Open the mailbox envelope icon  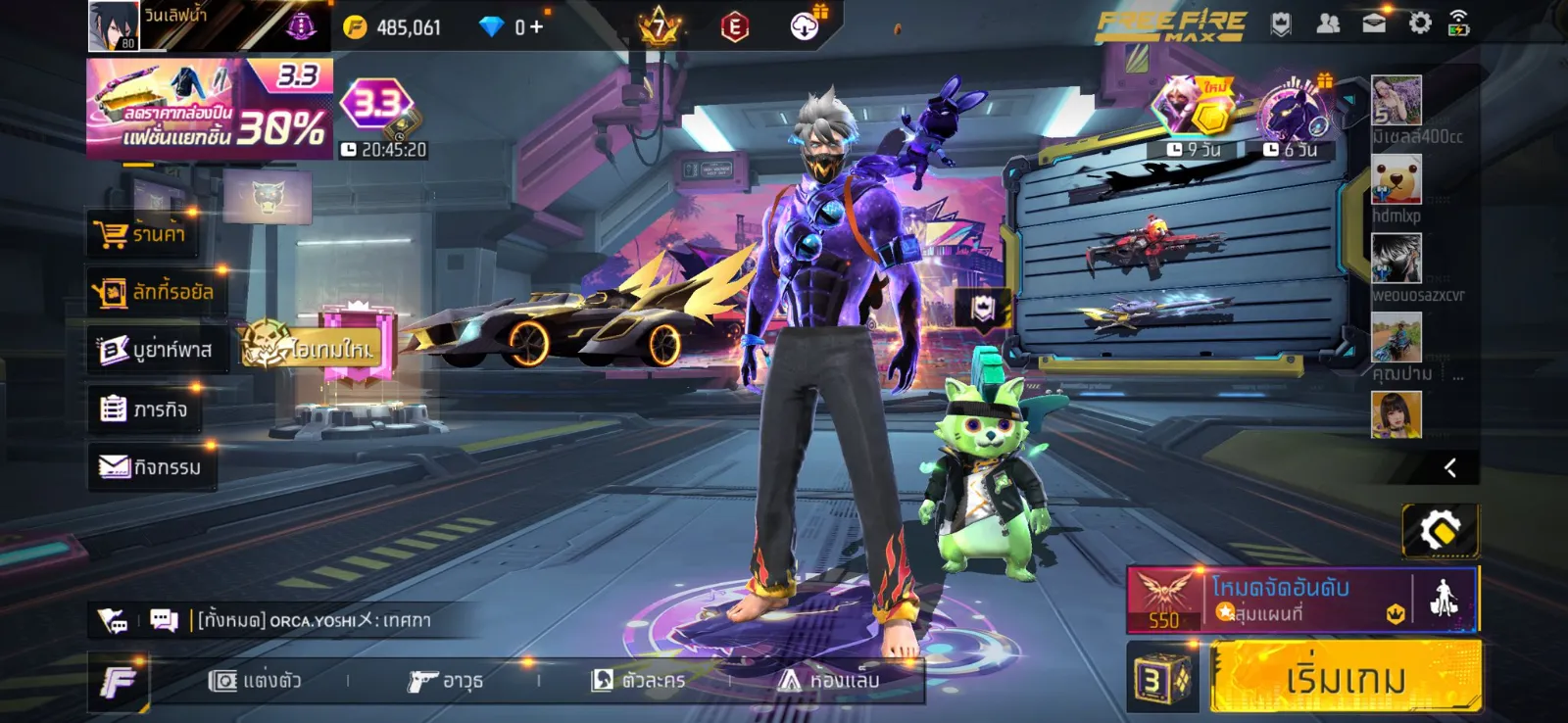tap(1374, 24)
